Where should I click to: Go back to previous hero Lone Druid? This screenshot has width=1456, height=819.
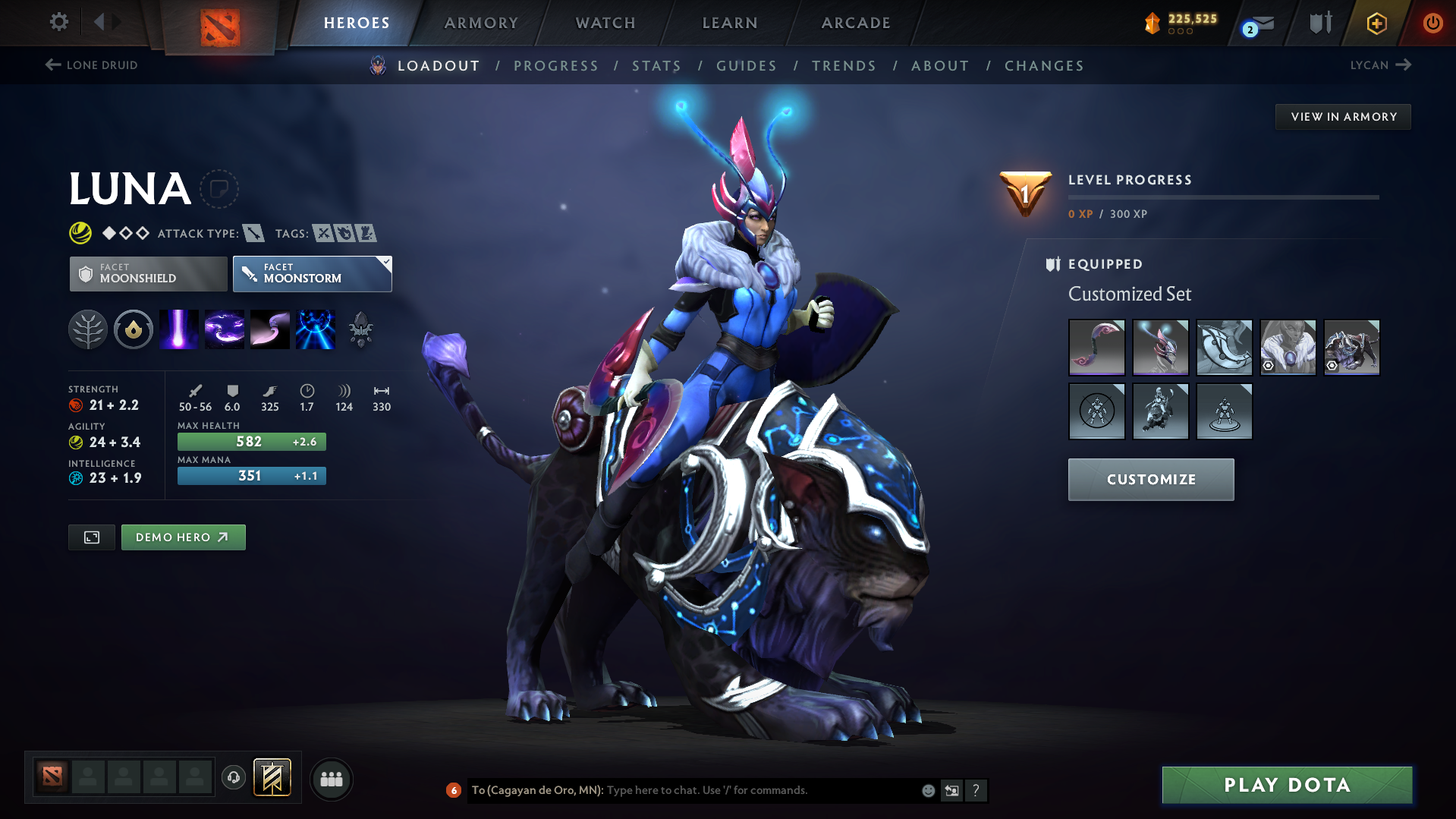coord(92,65)
